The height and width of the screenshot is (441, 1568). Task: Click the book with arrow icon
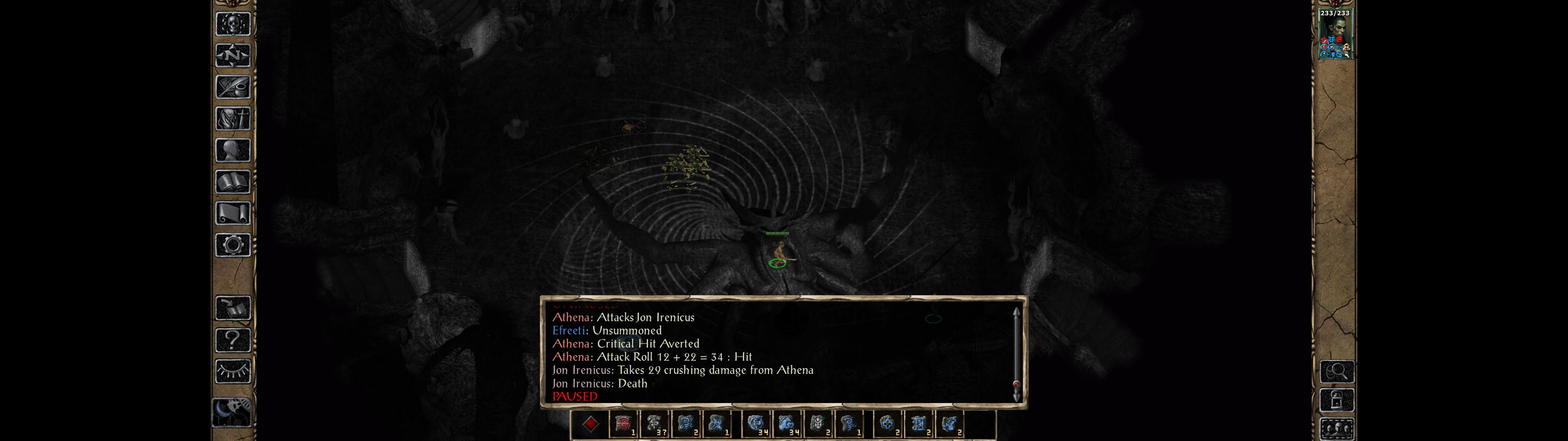(x=232, y=307)
